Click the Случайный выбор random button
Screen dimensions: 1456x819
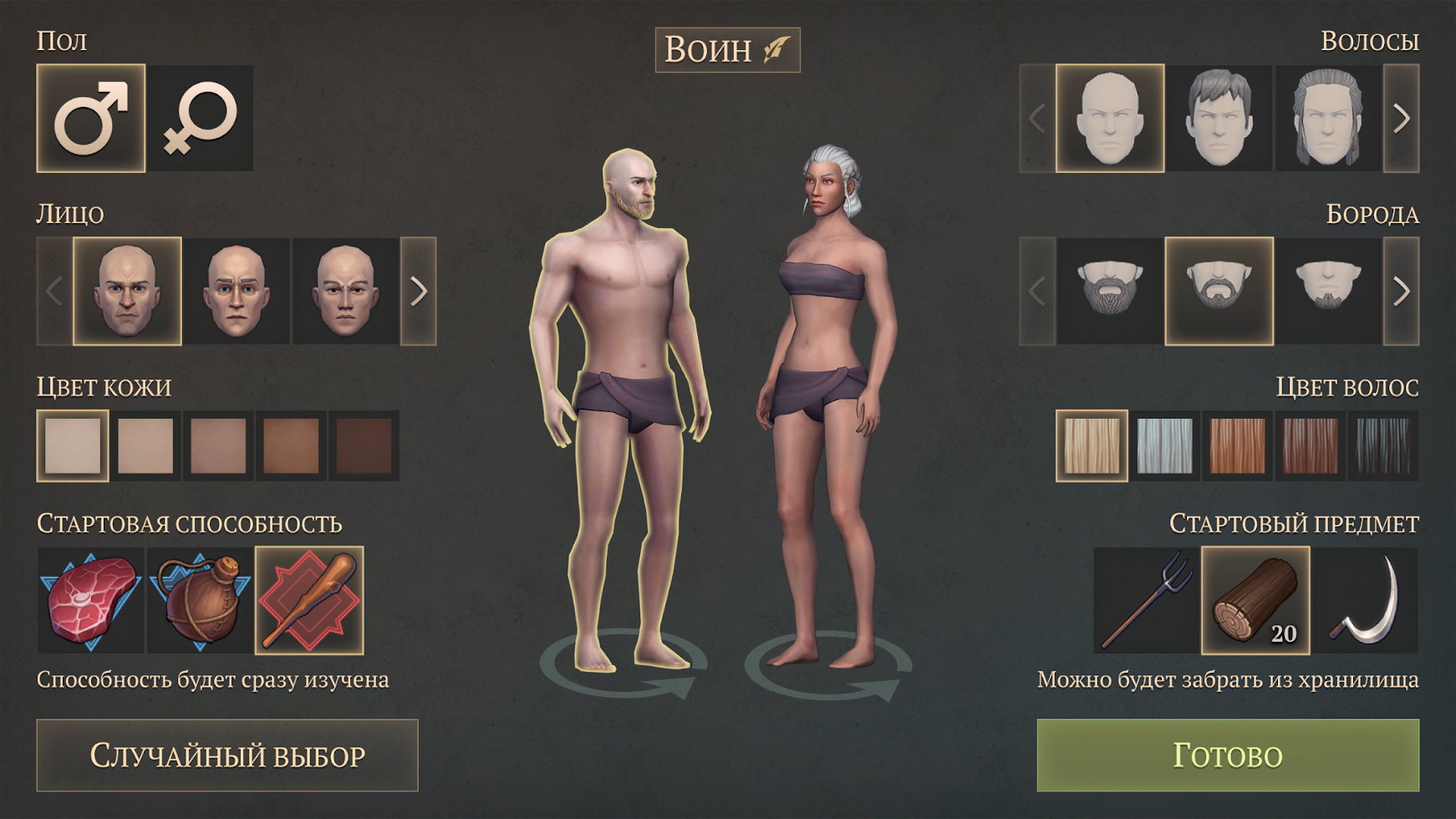[227, 755]
